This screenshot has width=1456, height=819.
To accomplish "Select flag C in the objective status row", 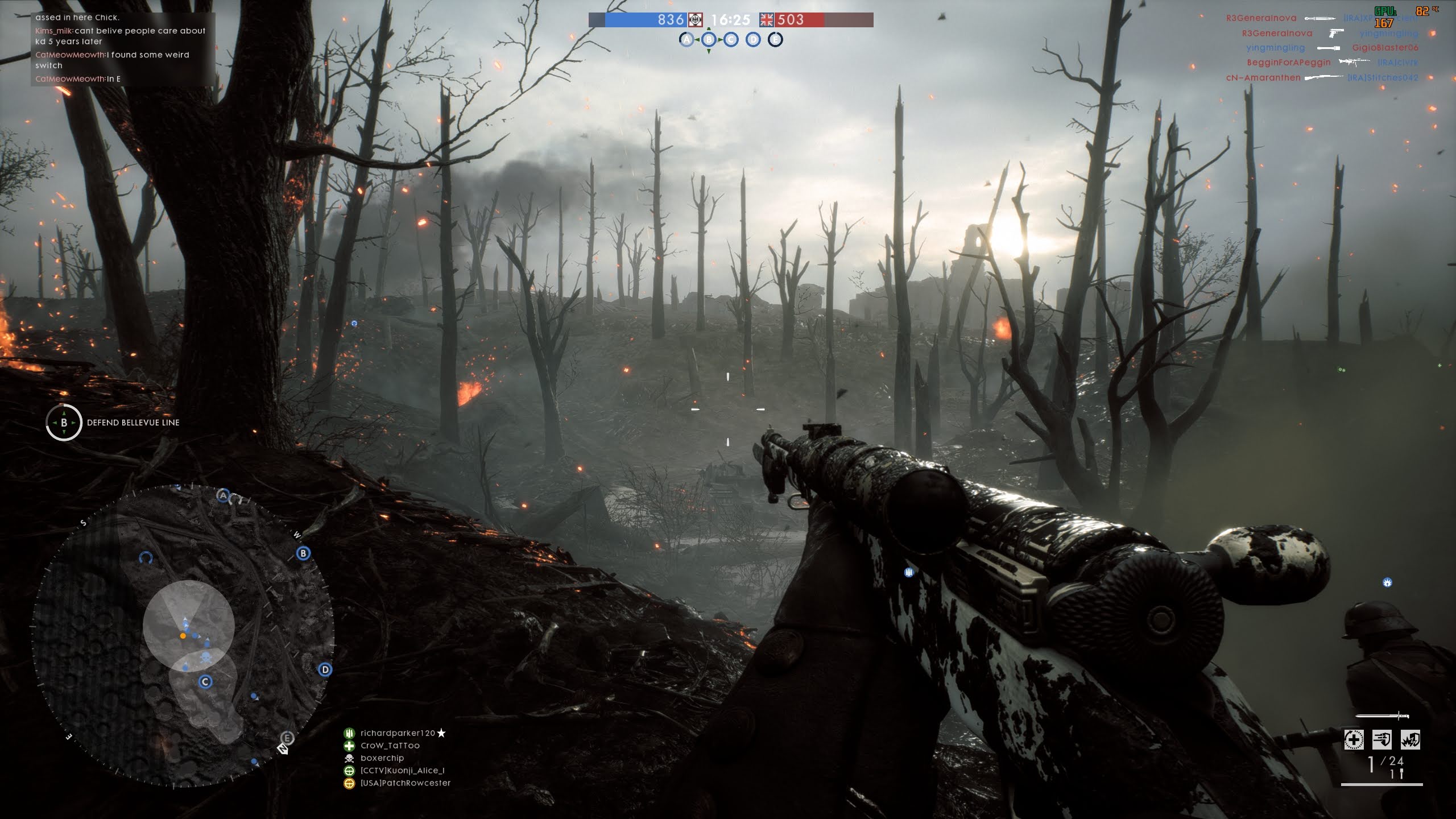I will pyautogui.click(x=731, y=39).
